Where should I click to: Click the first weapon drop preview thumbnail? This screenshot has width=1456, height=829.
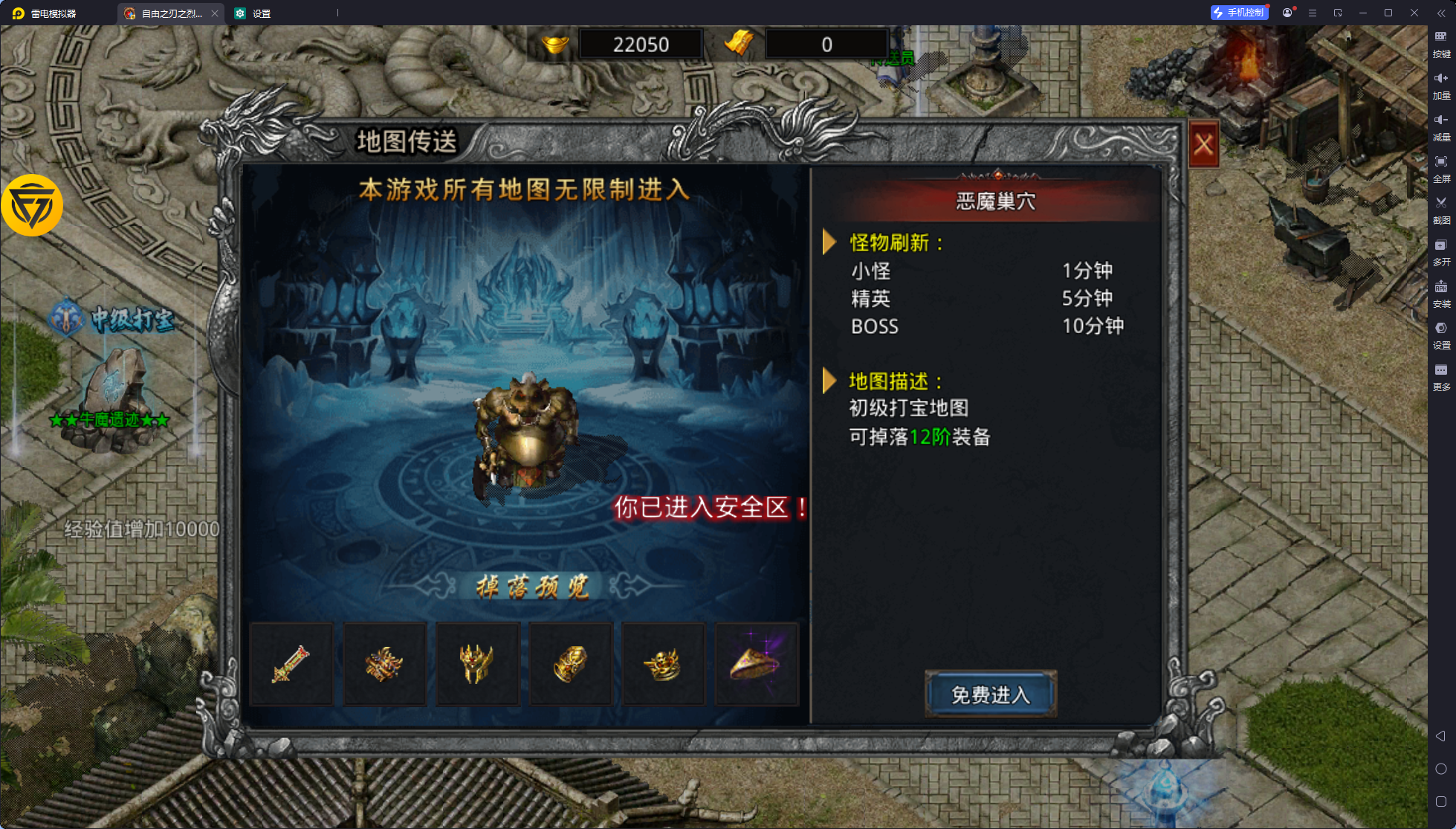coord(291,662)
